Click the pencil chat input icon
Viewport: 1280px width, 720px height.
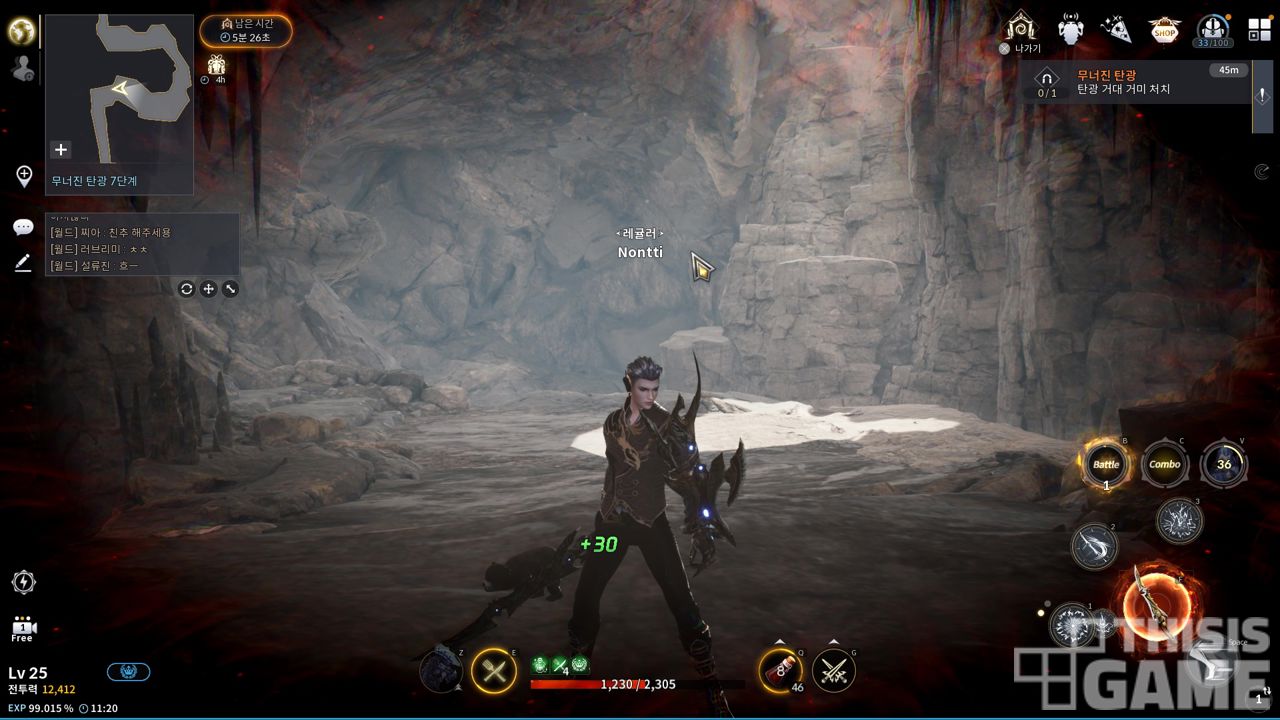click(23, 263)
